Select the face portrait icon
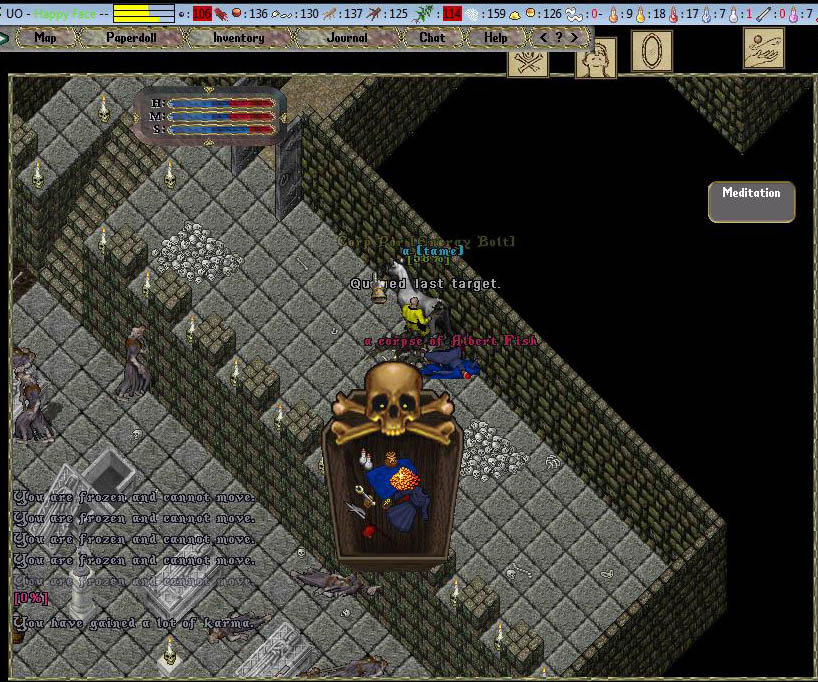 point(595,59)
